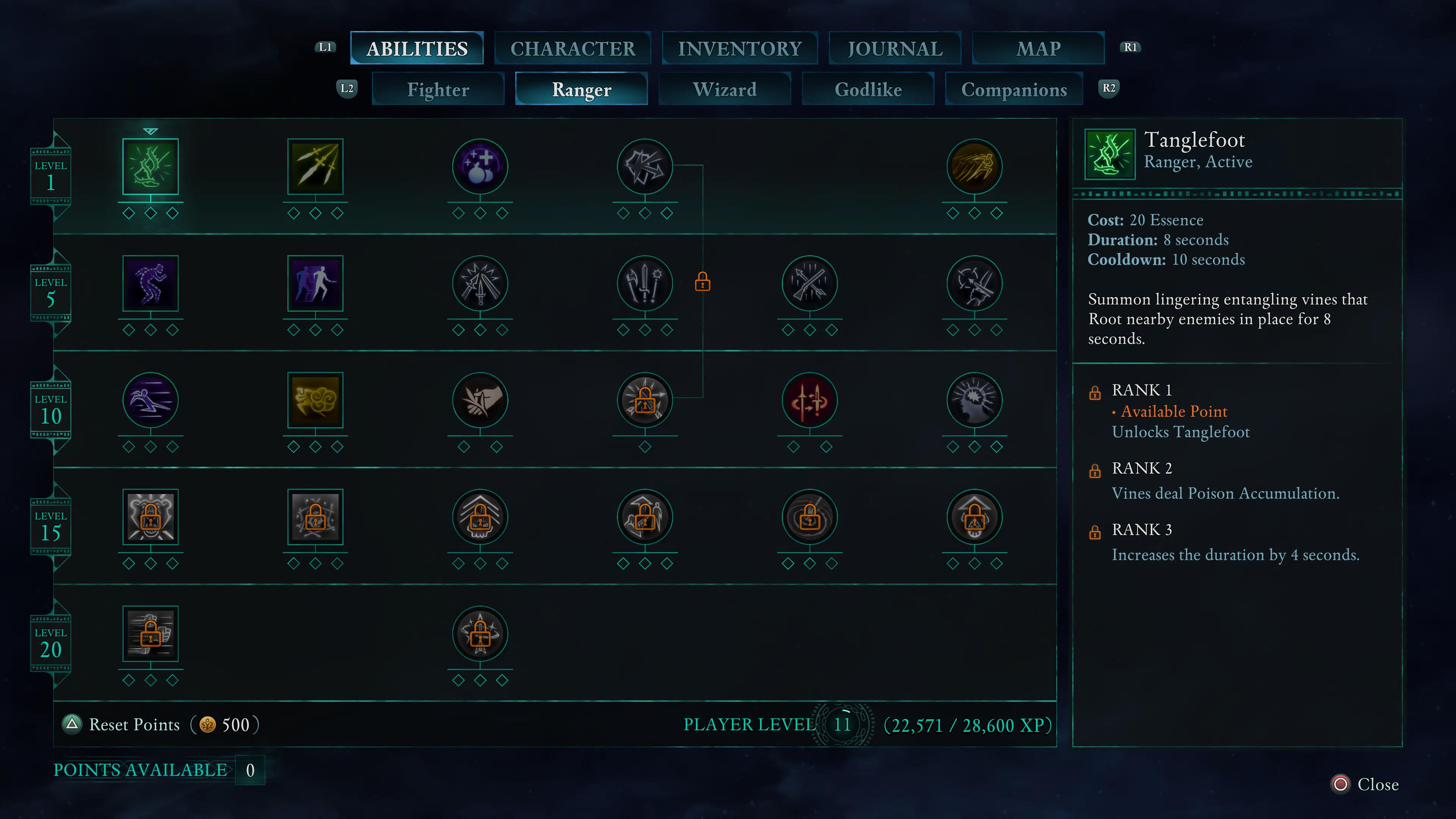1456x819 pixels.
Task: Click the locked level 20 fist ability
Action: (151, 634)
